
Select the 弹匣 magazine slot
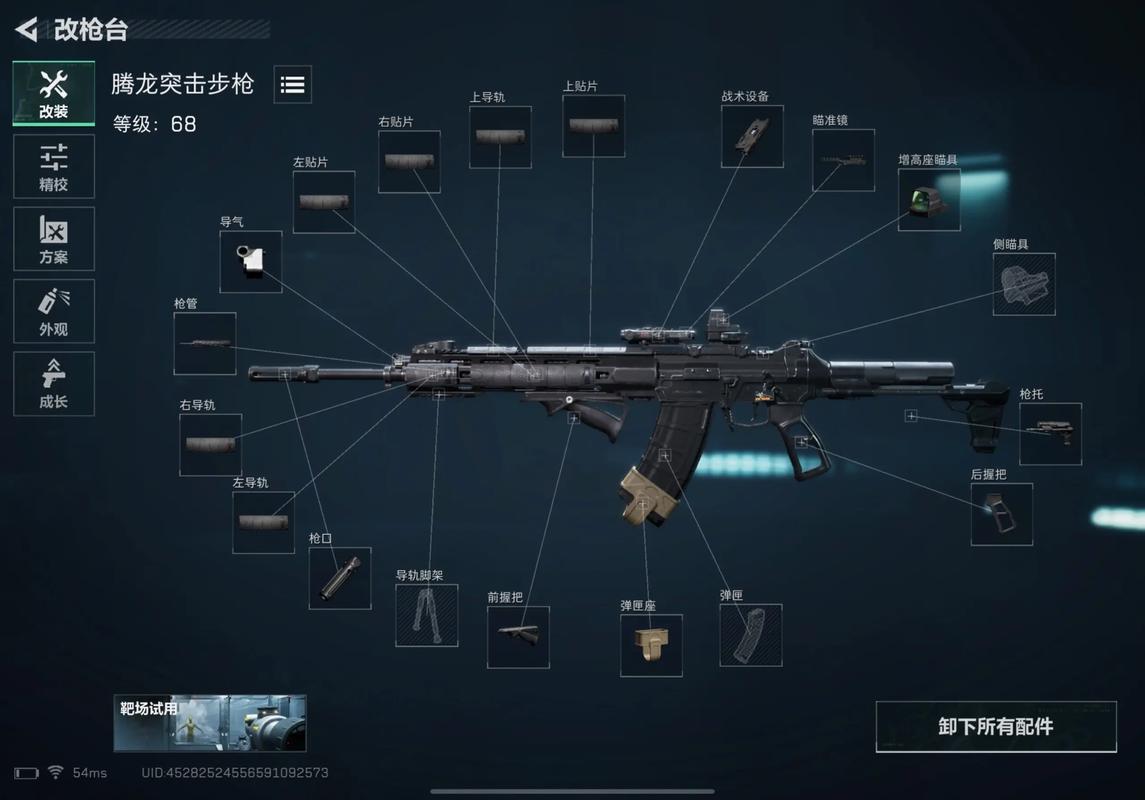point(751,635)
